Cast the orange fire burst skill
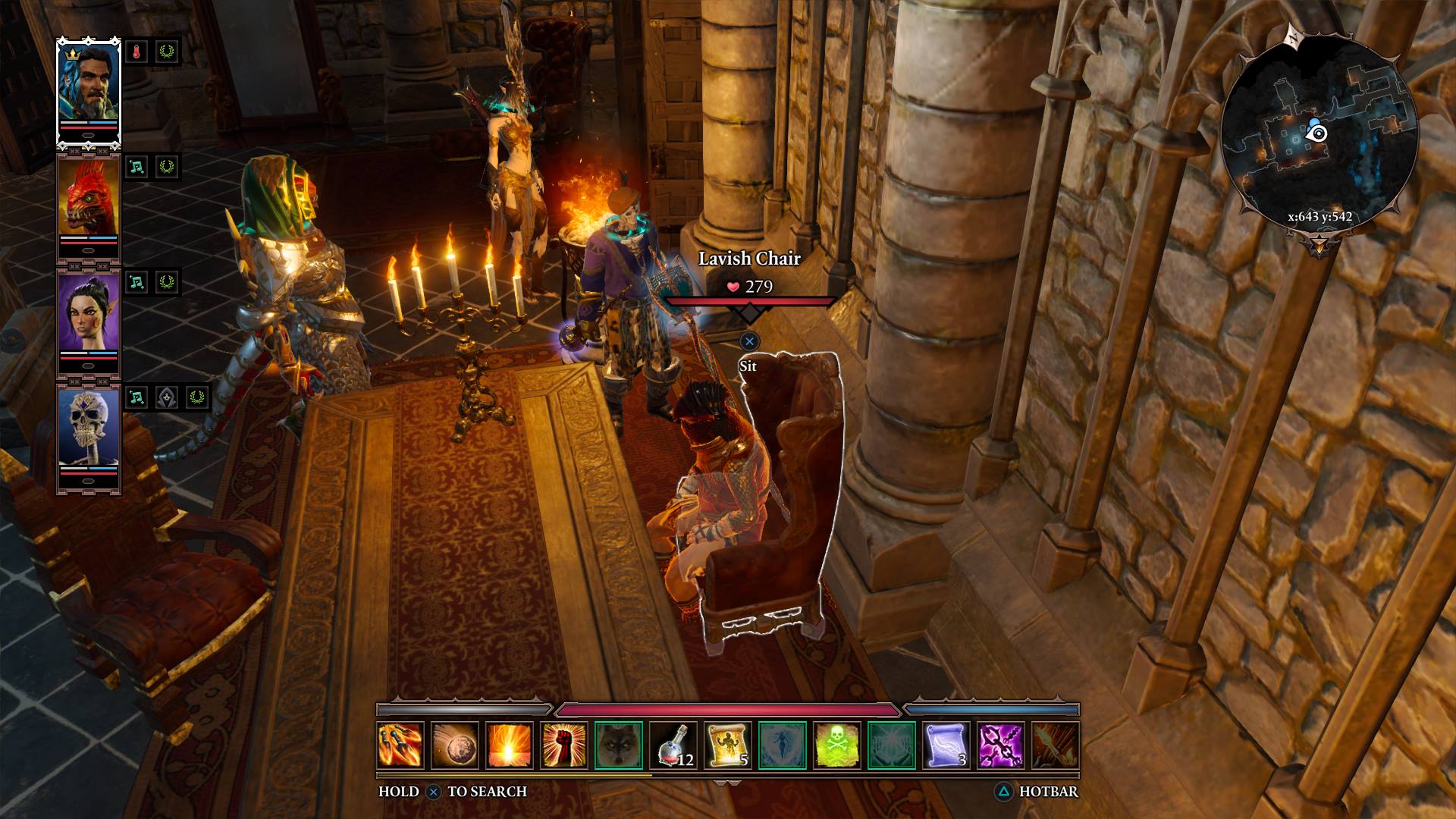This screenshot has width=1456, height=819. pos(510,745)
